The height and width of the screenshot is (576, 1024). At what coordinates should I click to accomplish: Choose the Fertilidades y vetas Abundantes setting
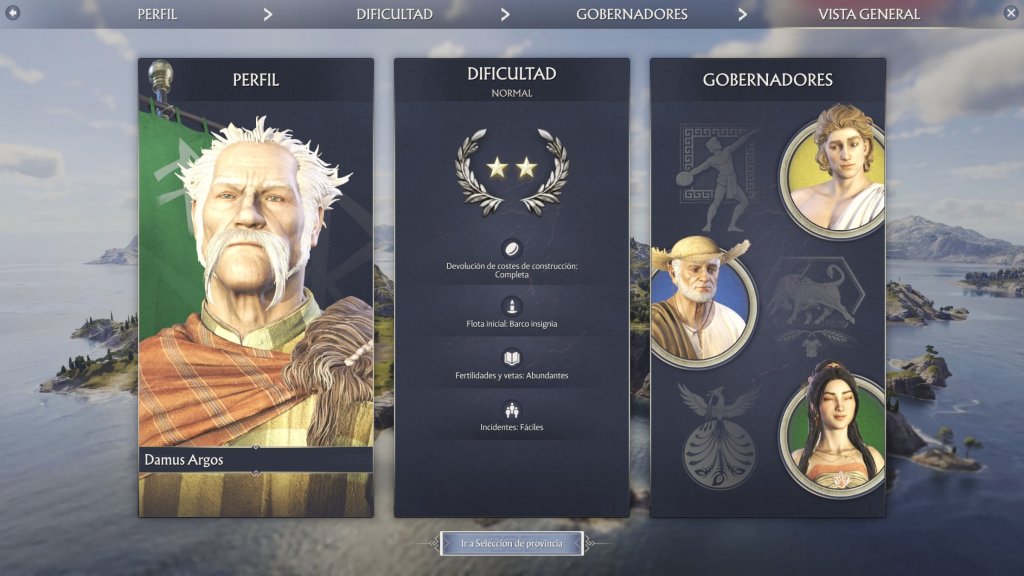pyautogui.click(x=511, y=366)
